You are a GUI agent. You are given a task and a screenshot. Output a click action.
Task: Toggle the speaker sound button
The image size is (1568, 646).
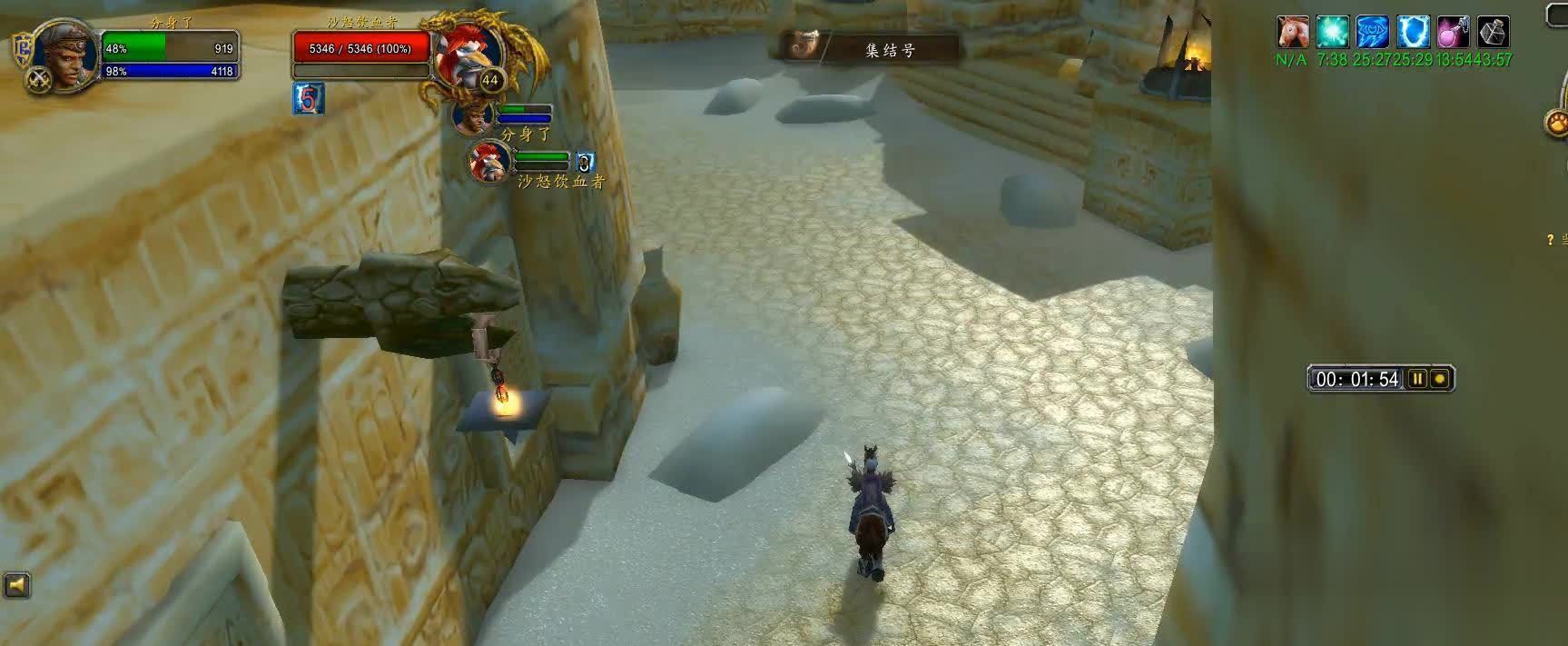tap(16, 586)
